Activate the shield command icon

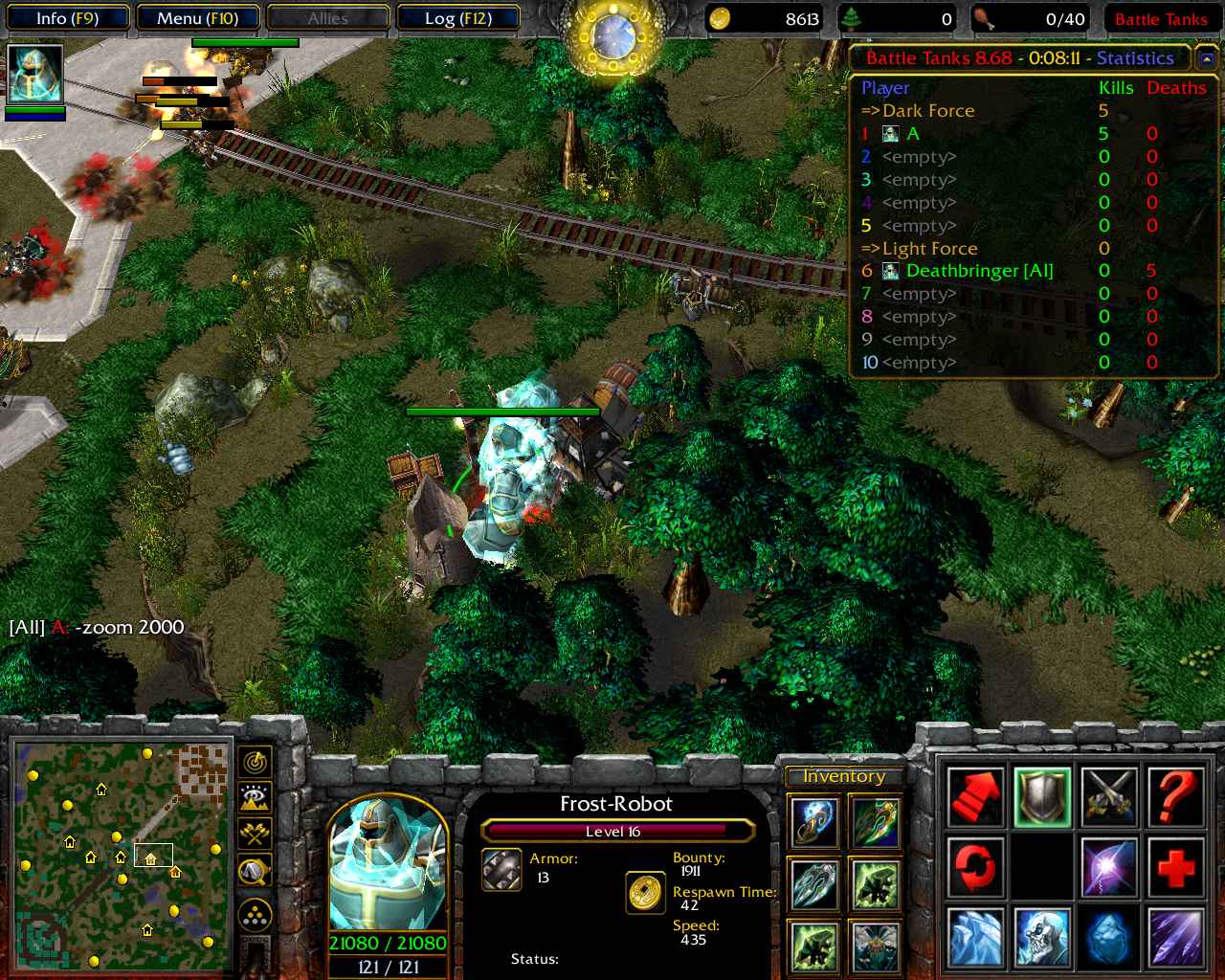pos(1042,797)
